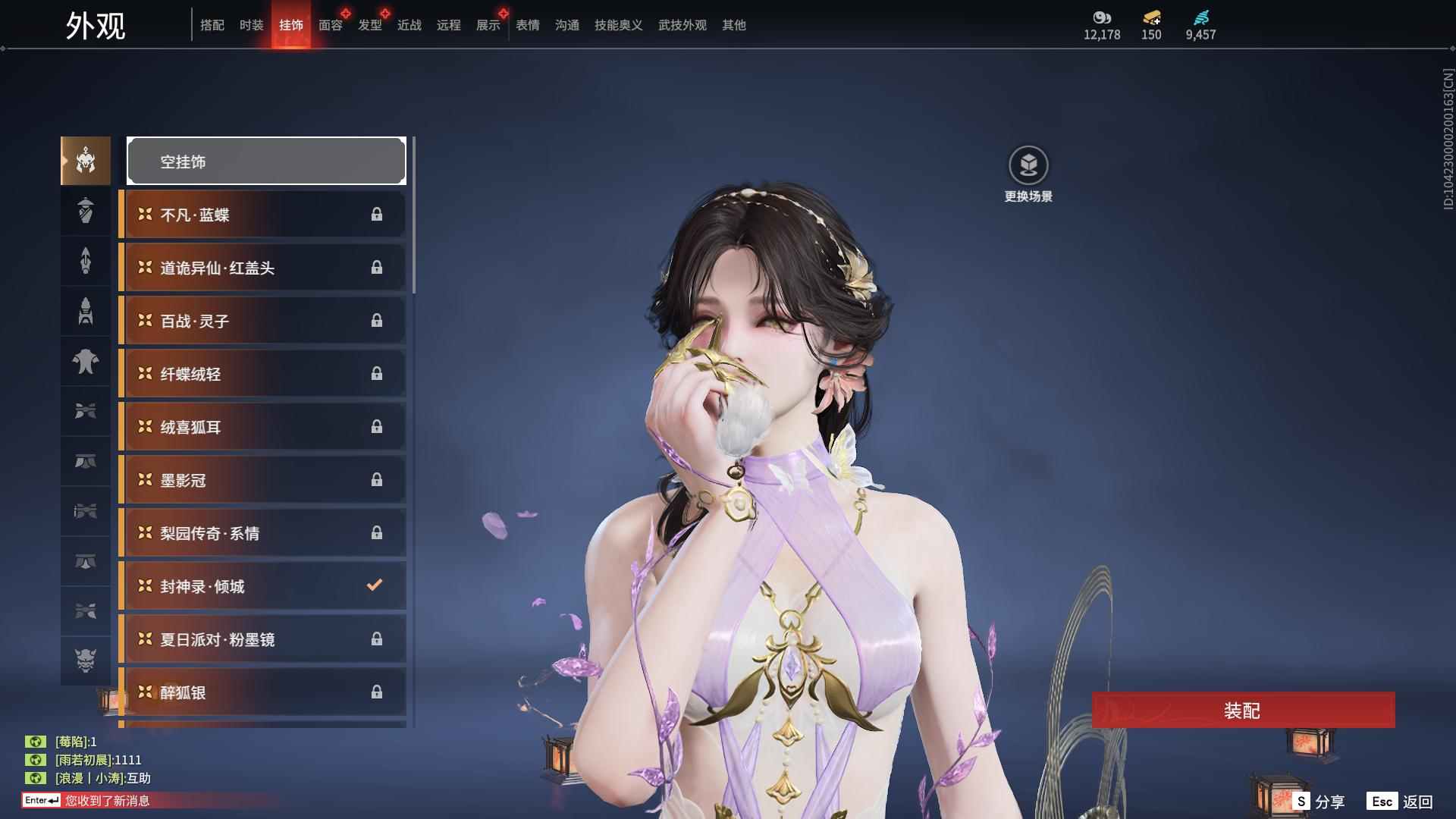Choose the 不凡·蓝蝶 accessory
The width and height of the screenshot is (1456, 819).
(x=263, y=215)
